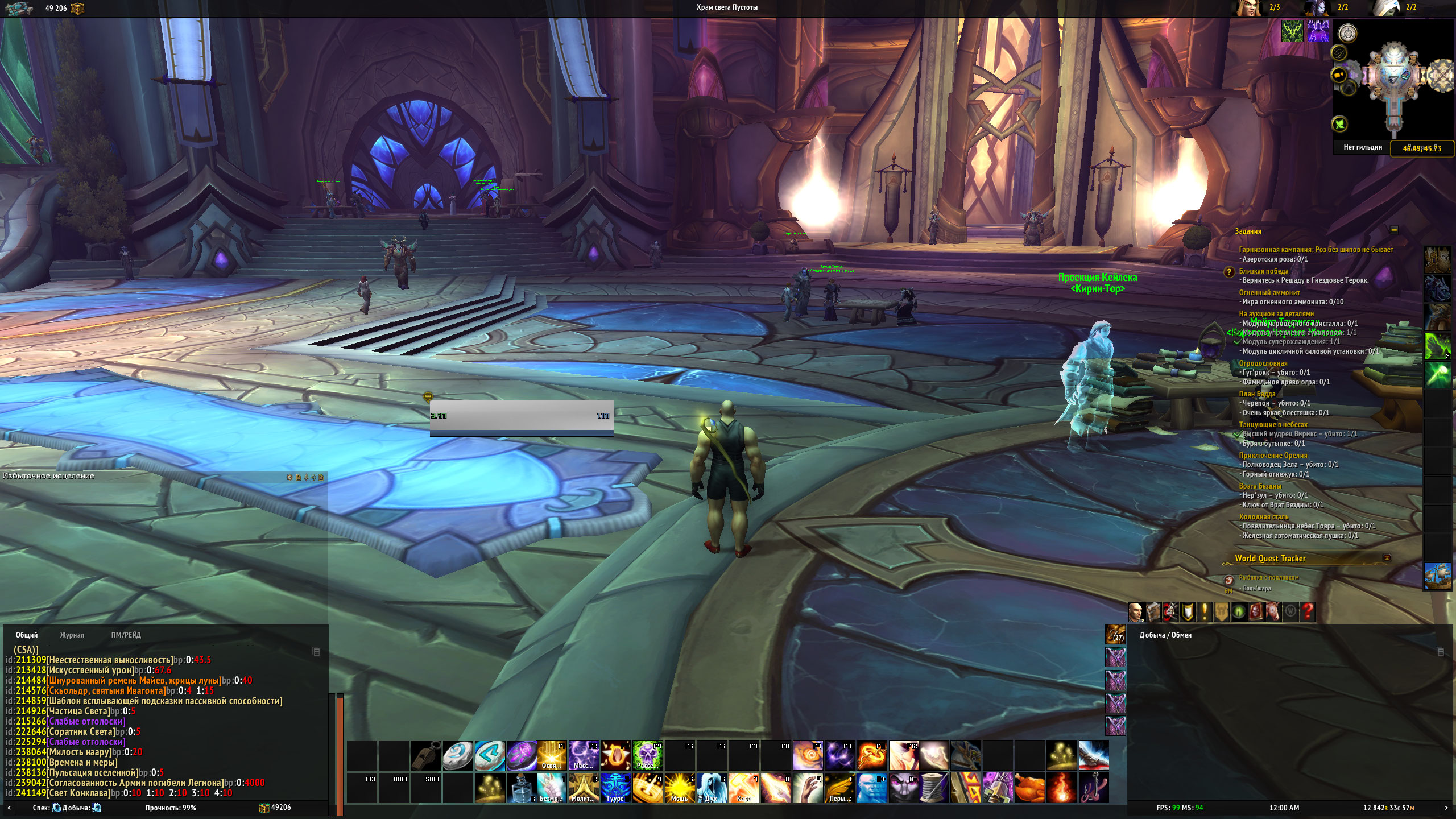This screenshot has height=819, width=1456.
Task: Select the Близкая победа quest entry
Action: (x=1267, y=271)
